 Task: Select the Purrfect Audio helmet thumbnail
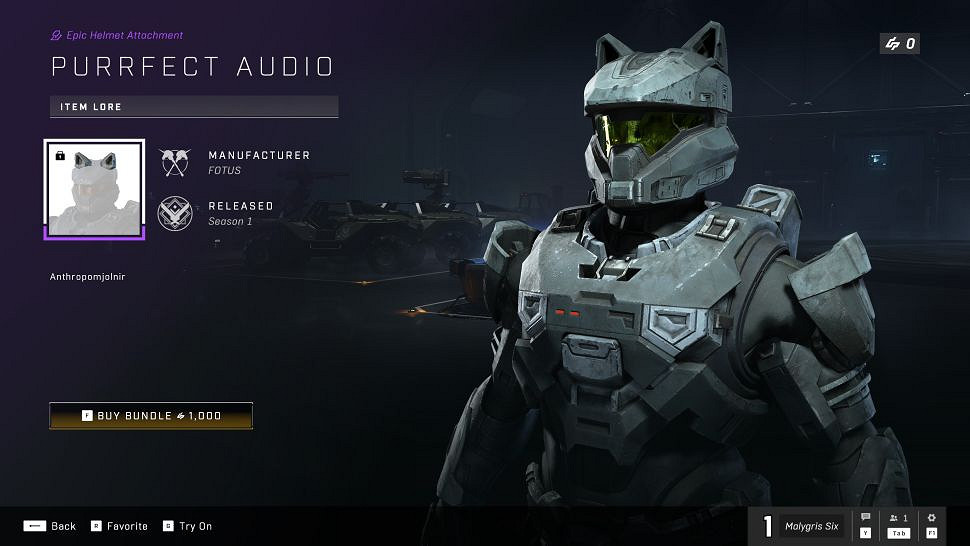[x=95, y=189]
